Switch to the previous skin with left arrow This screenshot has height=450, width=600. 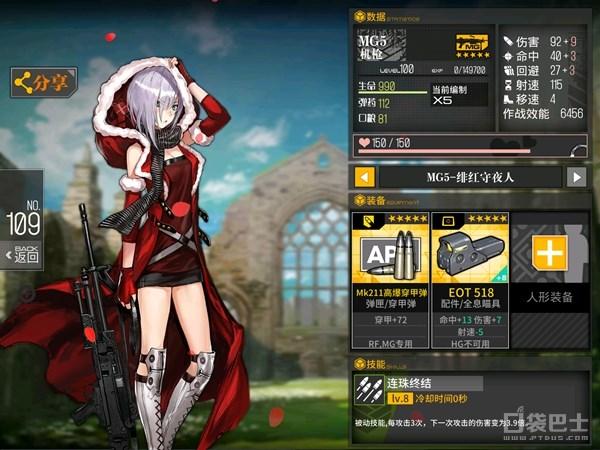point(365,178)
